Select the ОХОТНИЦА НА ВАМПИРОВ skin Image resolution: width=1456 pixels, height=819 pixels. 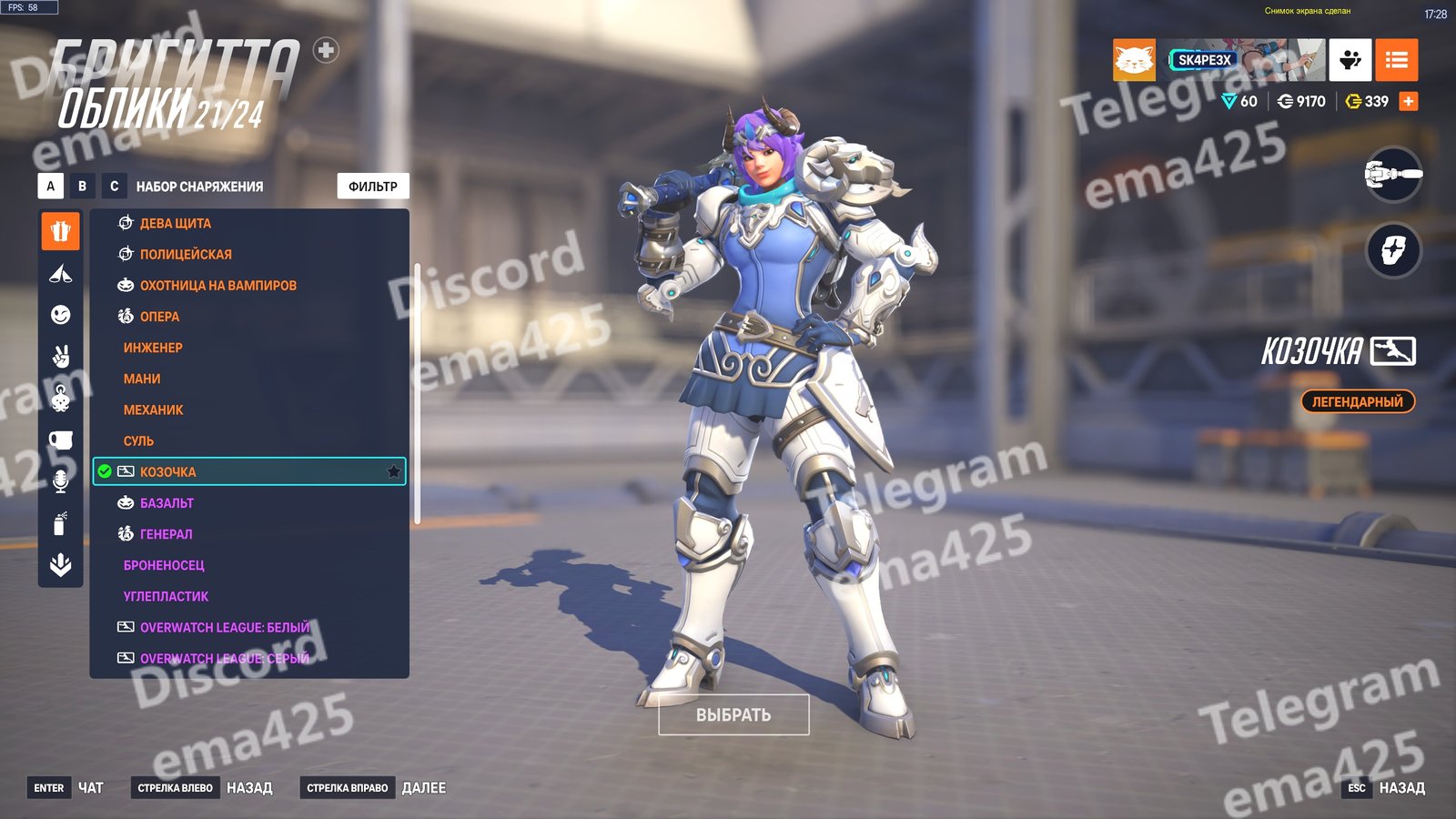pos(218,286)
